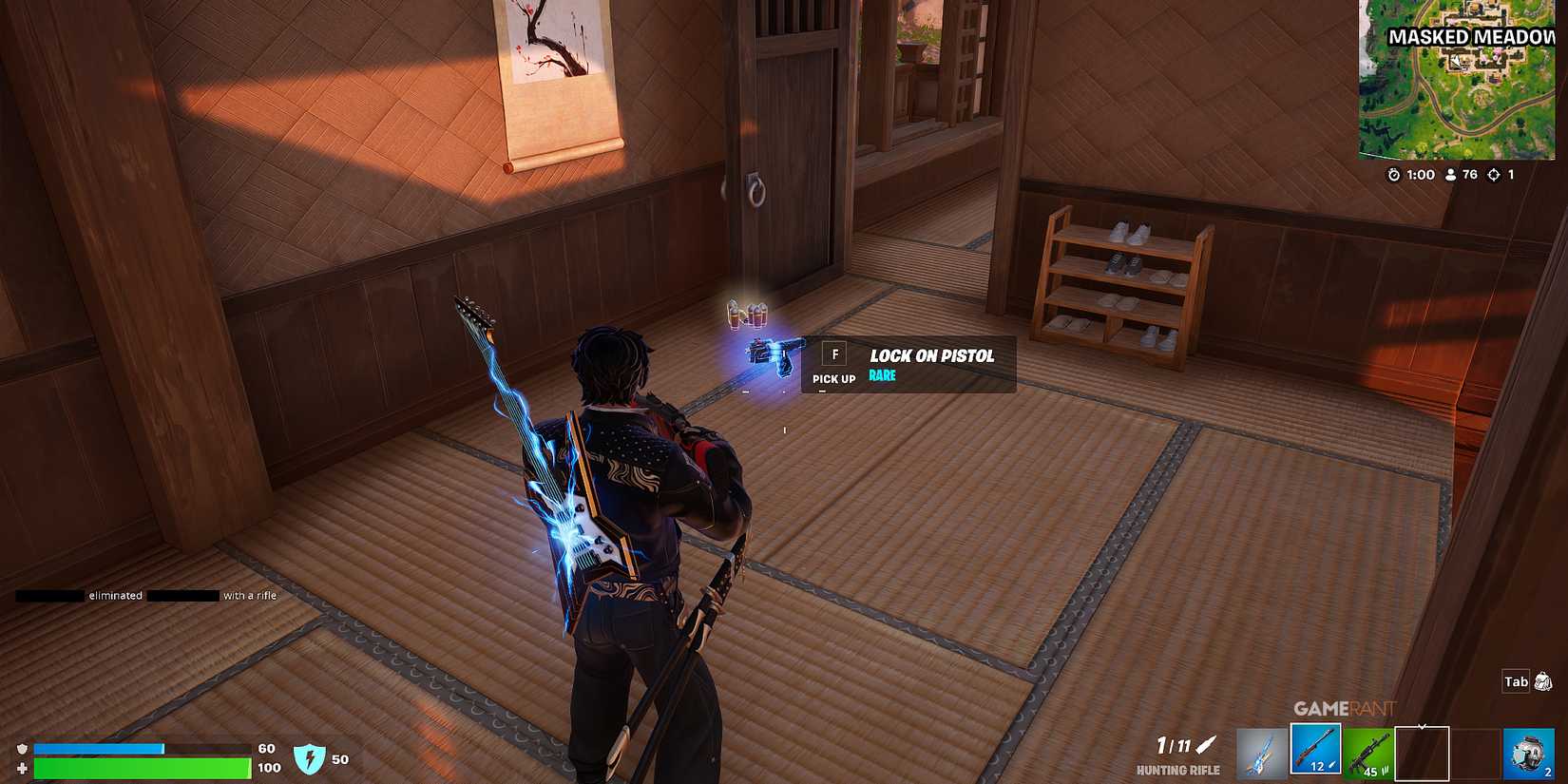This screenshot has height=784, width=1568.
Task: Click the Tab key prompt to open inventory
Action: pyautogui.click(x=1515, y=681)
